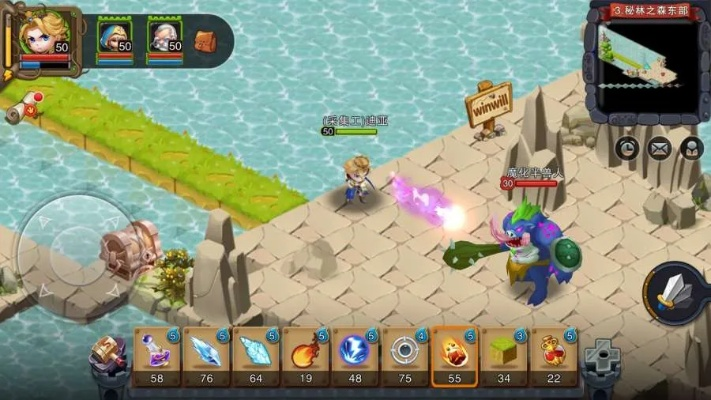This screenshot has width=711, height=400.
Task: Select the blue-hooded party member portrait
Action: click(x=114, y=38)
